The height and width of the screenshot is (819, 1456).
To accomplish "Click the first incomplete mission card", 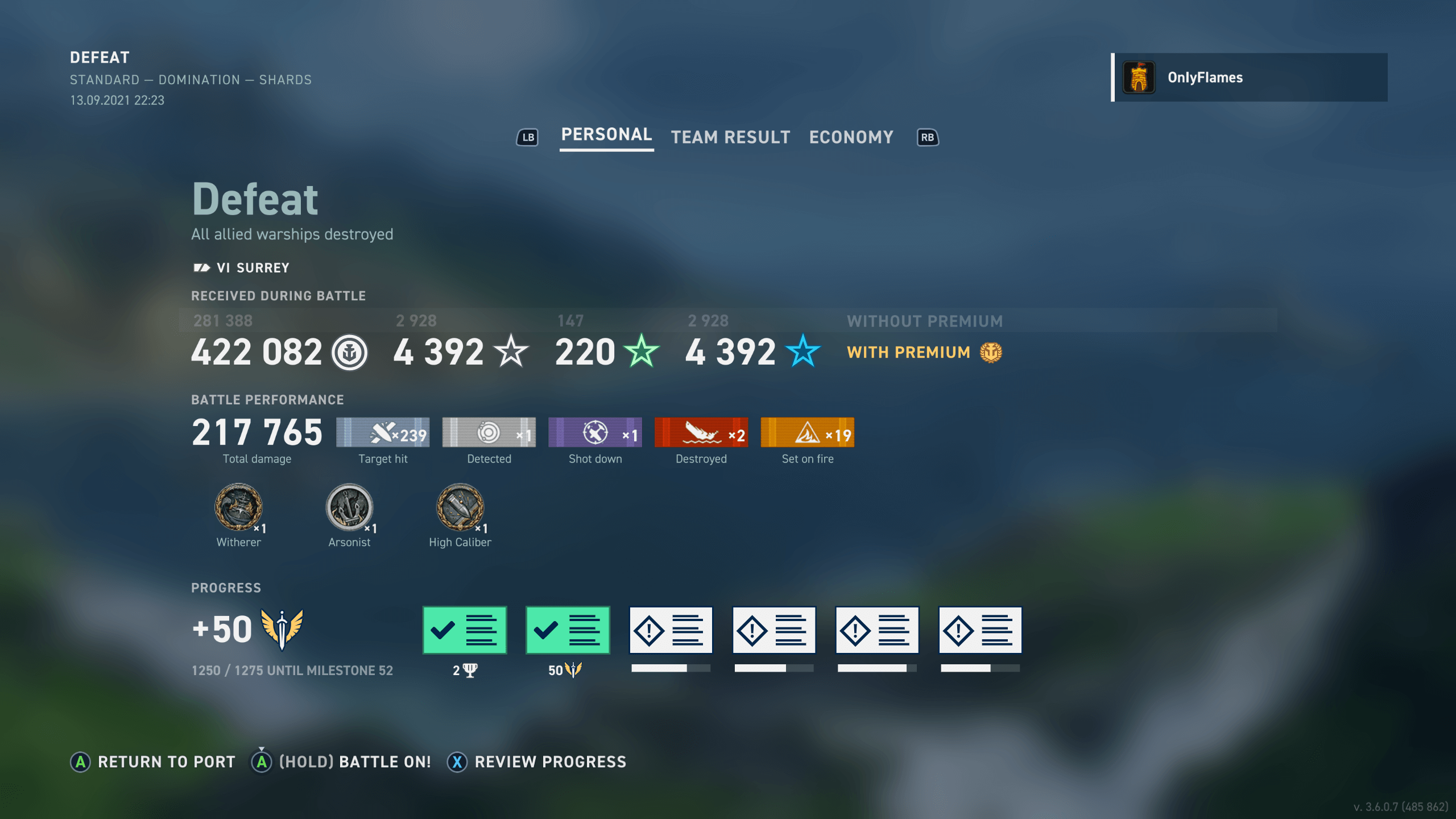I will click(671, 630).
